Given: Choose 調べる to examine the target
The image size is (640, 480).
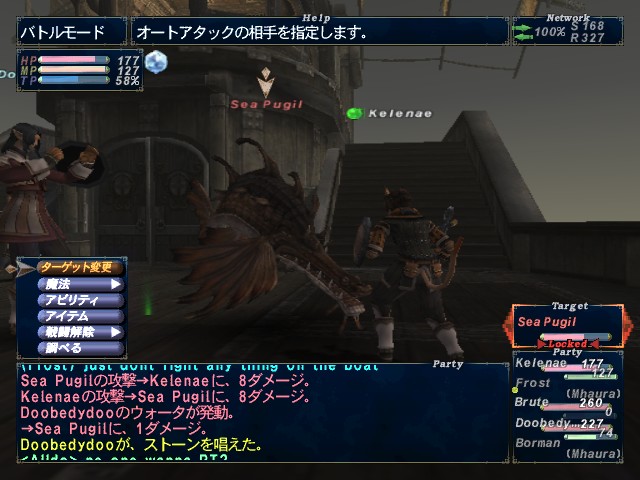Looking at the screenshot, I should click(80, 348).
